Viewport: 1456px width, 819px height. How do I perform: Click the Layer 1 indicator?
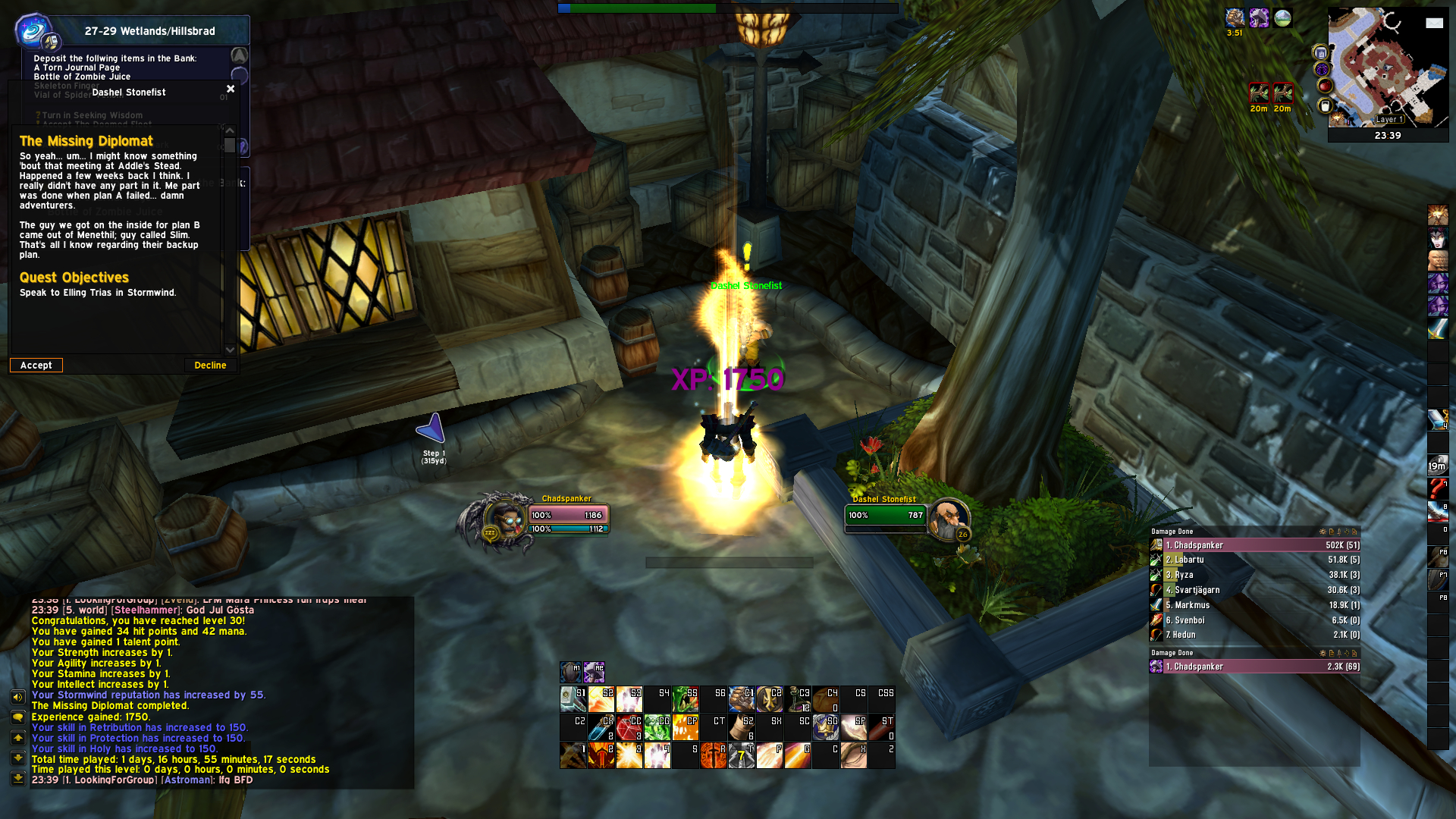tap(1390, 119)
